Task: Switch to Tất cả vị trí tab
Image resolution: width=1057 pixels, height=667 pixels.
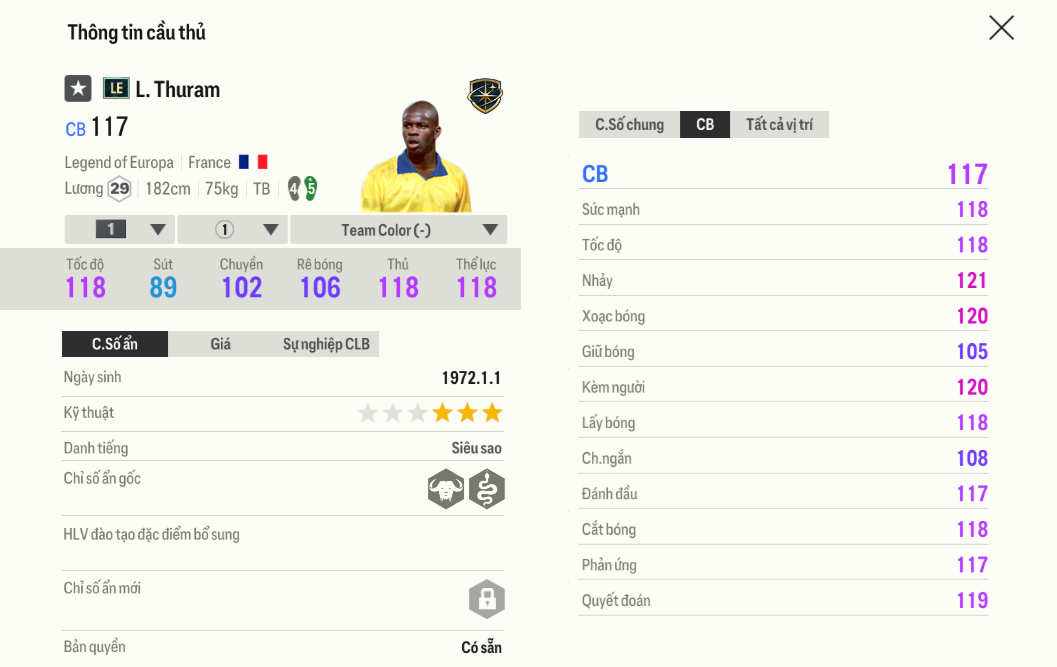Action: click(x=779, y=125)
